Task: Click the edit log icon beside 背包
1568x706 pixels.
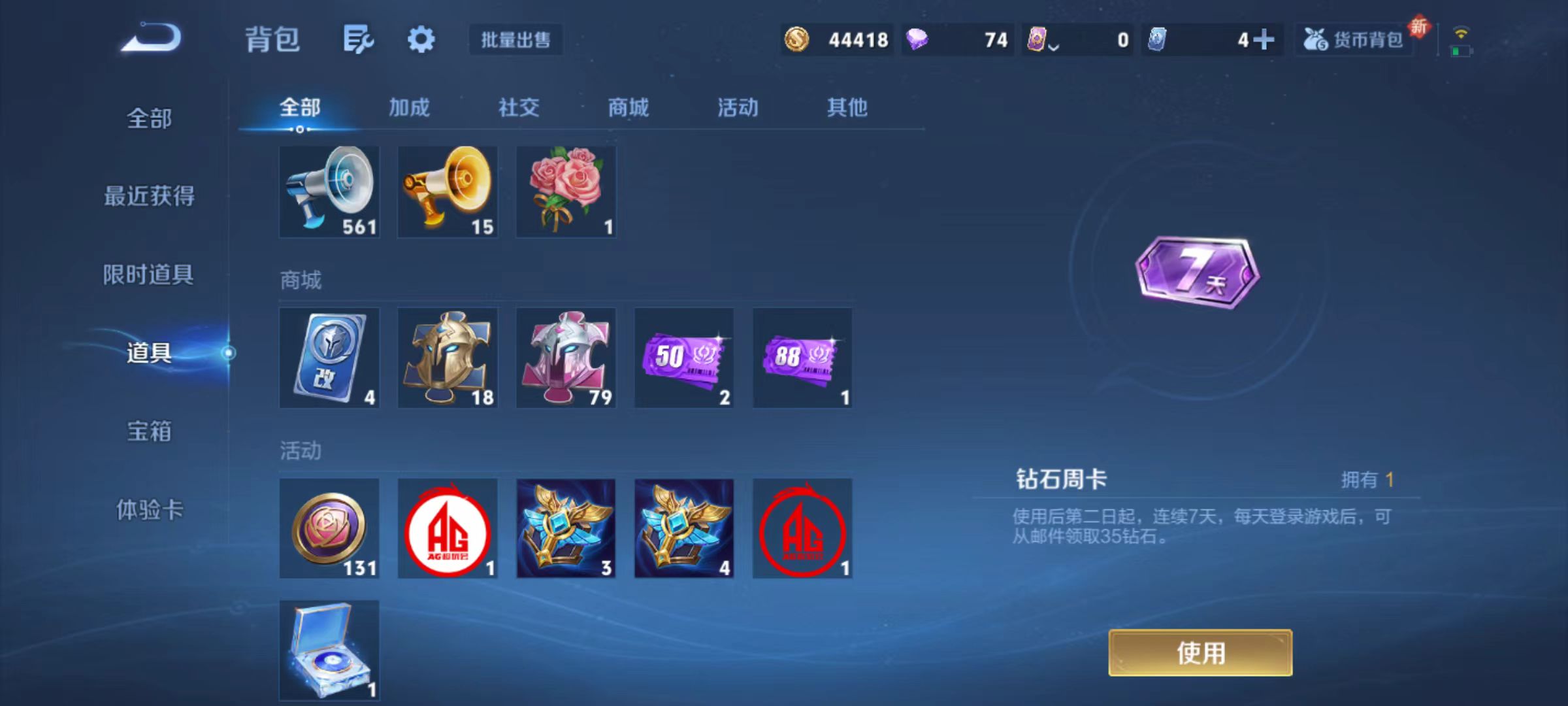Action: [x=358, y=39]
